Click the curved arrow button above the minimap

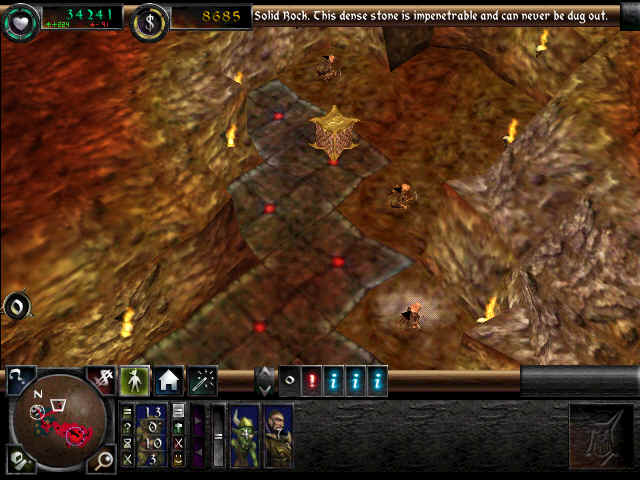(20, 378)
